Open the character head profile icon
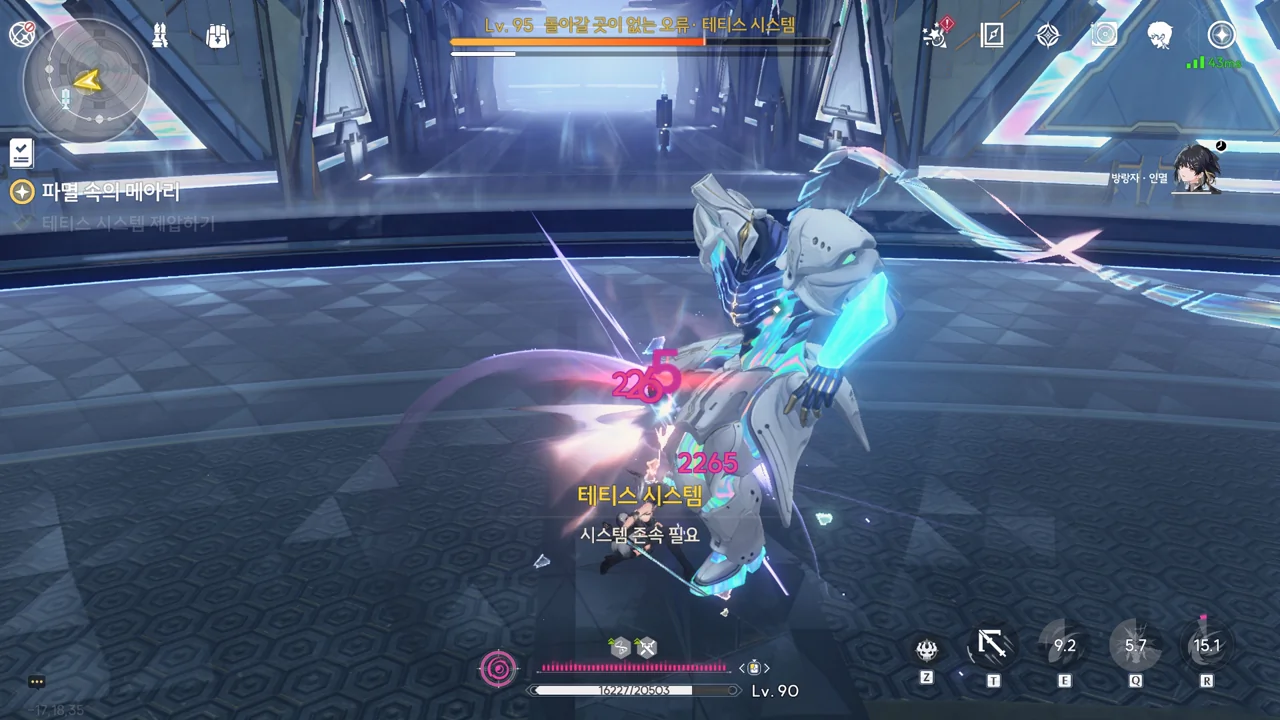This screenshot has width=1280, height=720. 1160,35
